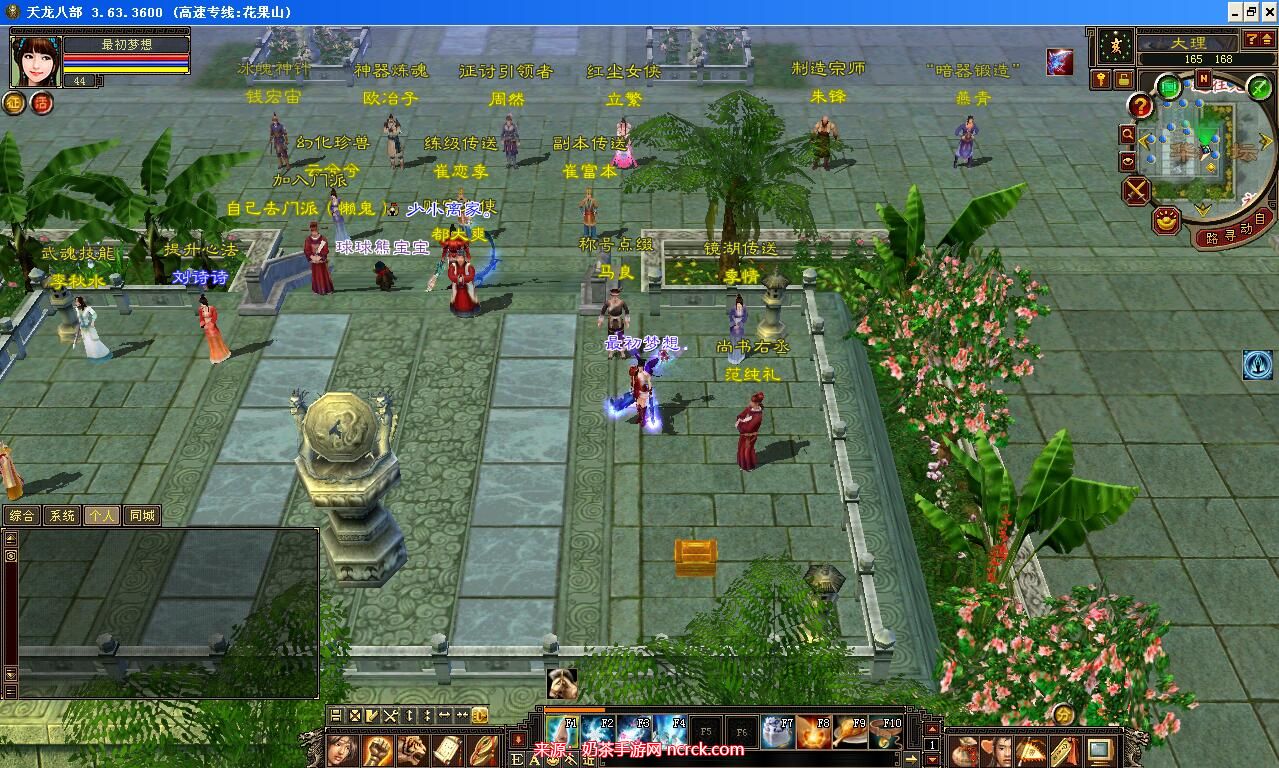Toggle the padlock lock button

pos(1123,79)
